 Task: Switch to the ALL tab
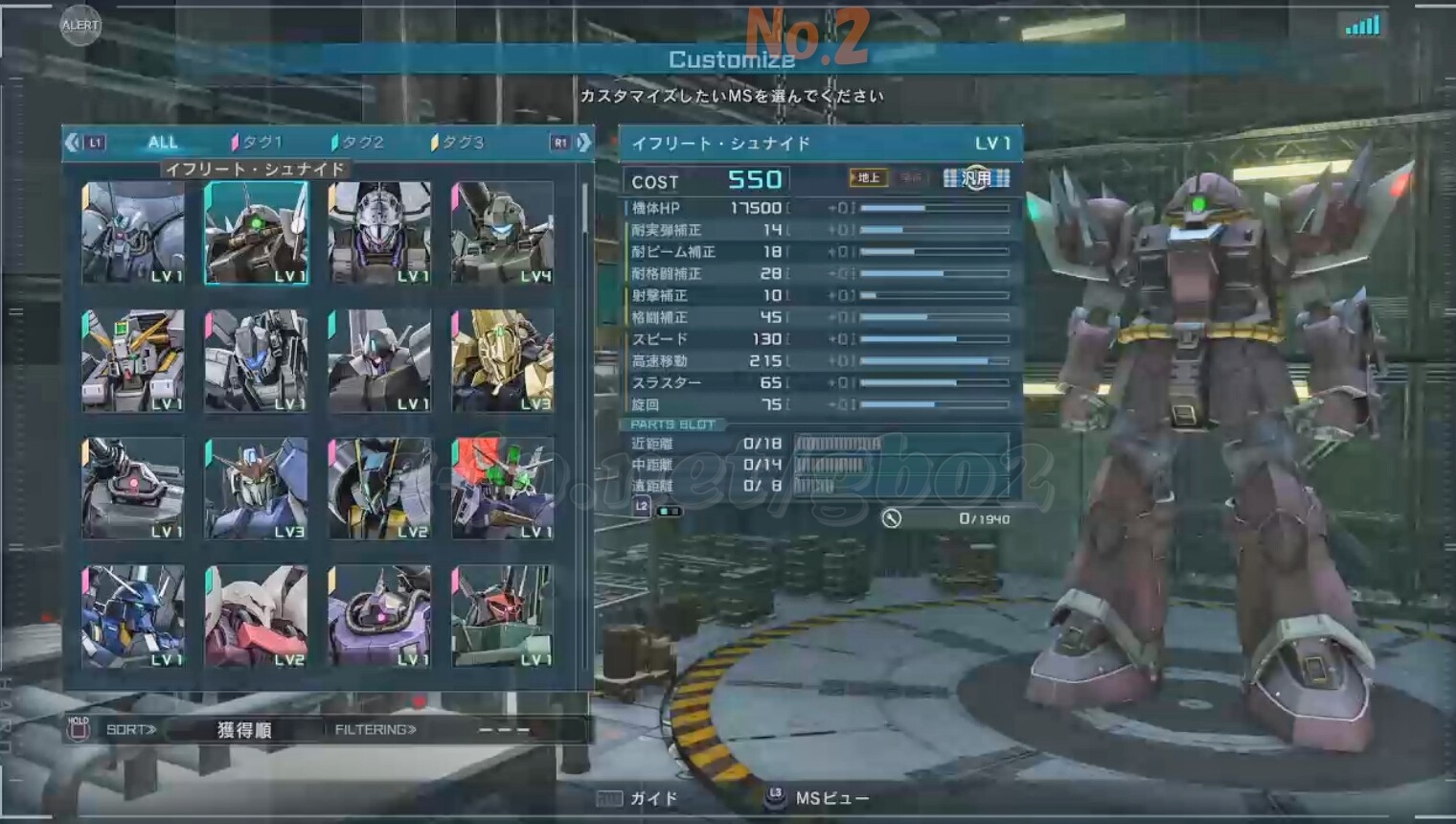pos(162,143)
